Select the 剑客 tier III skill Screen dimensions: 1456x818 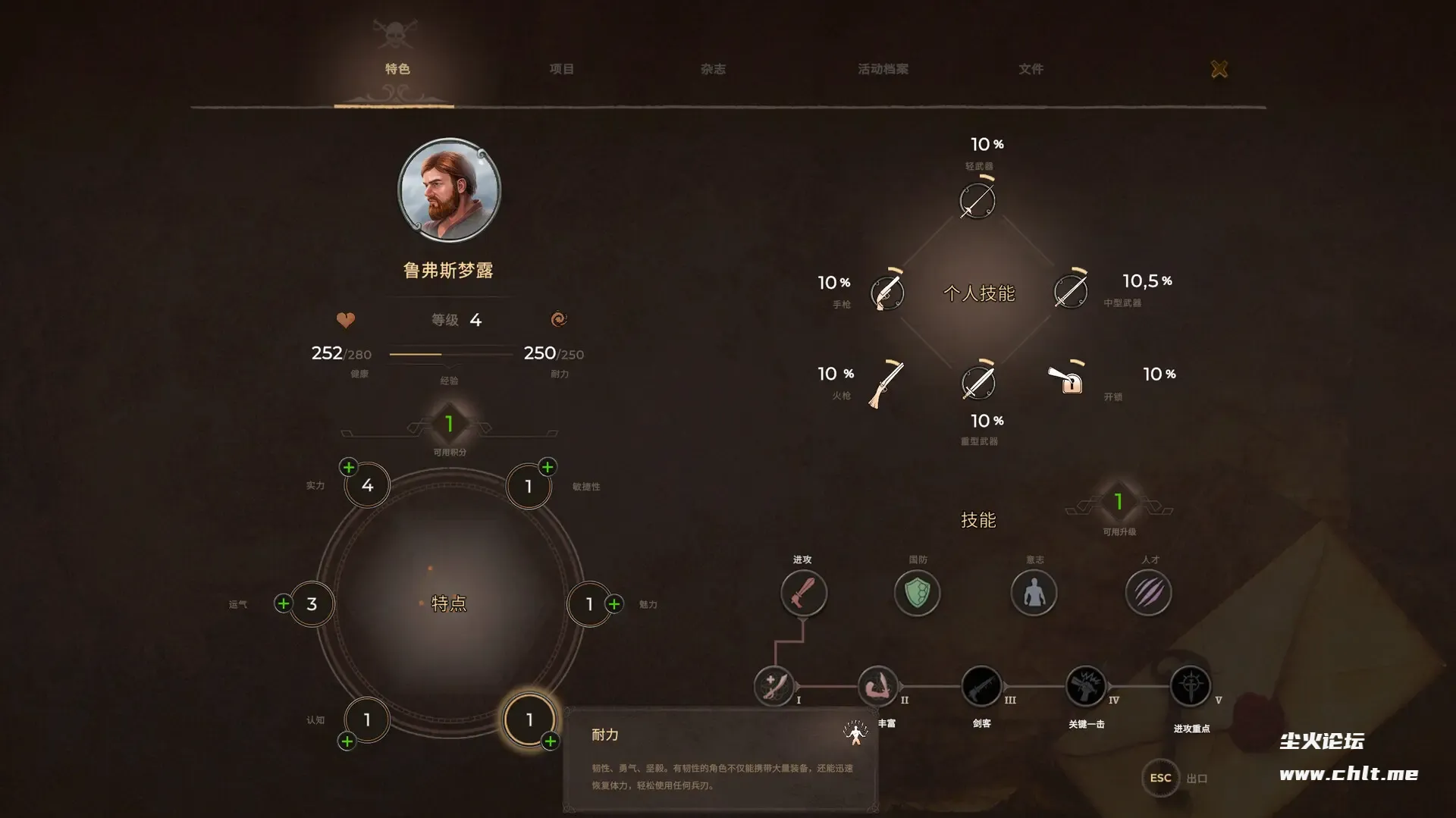981,686
